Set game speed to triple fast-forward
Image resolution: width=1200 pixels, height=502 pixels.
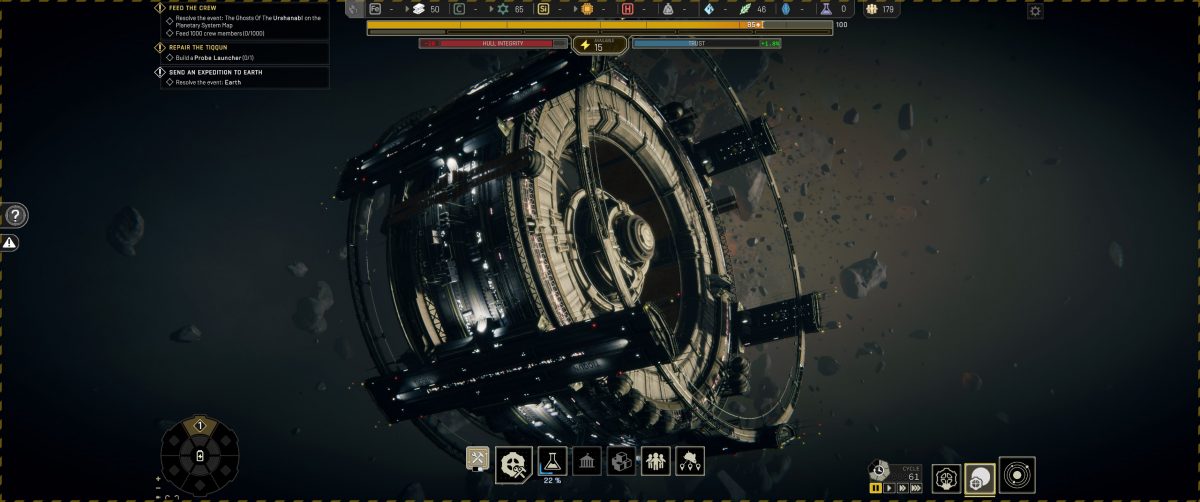[916, 488]
